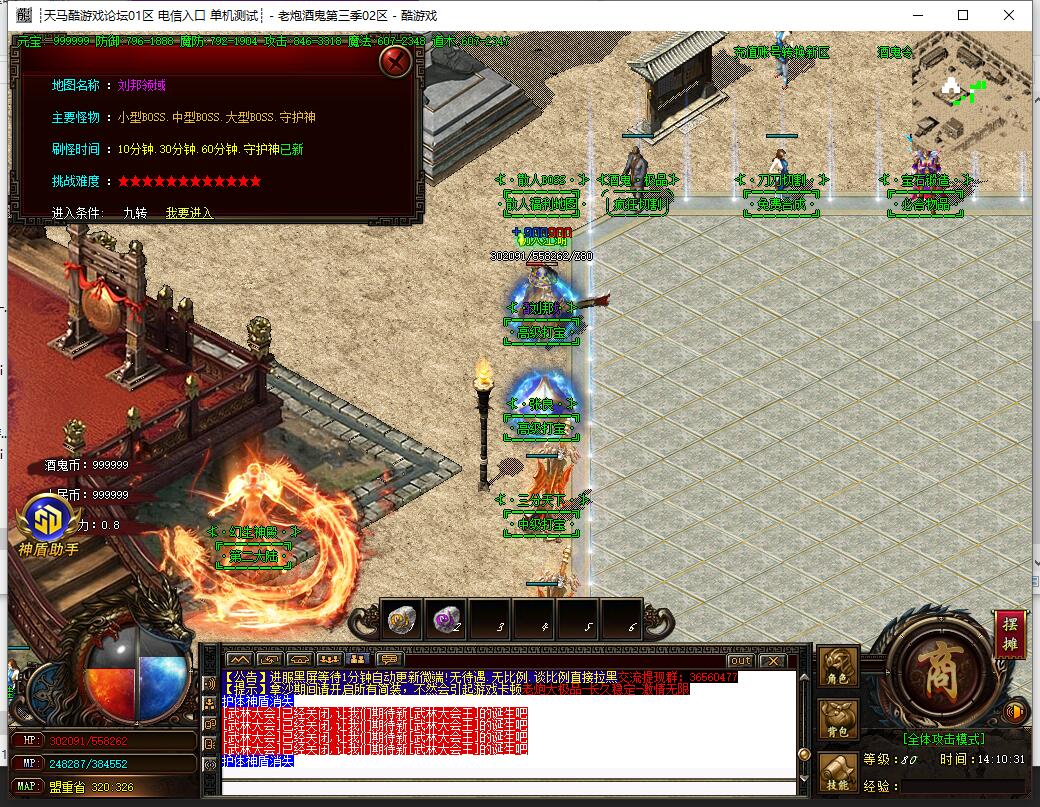Use the purple stone in hotbar slot 2

(x=446, y=620)
